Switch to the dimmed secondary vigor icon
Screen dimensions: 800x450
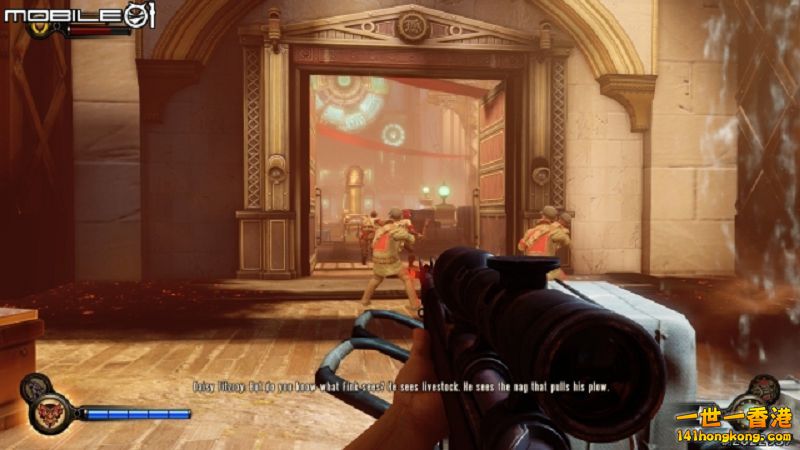35,385
